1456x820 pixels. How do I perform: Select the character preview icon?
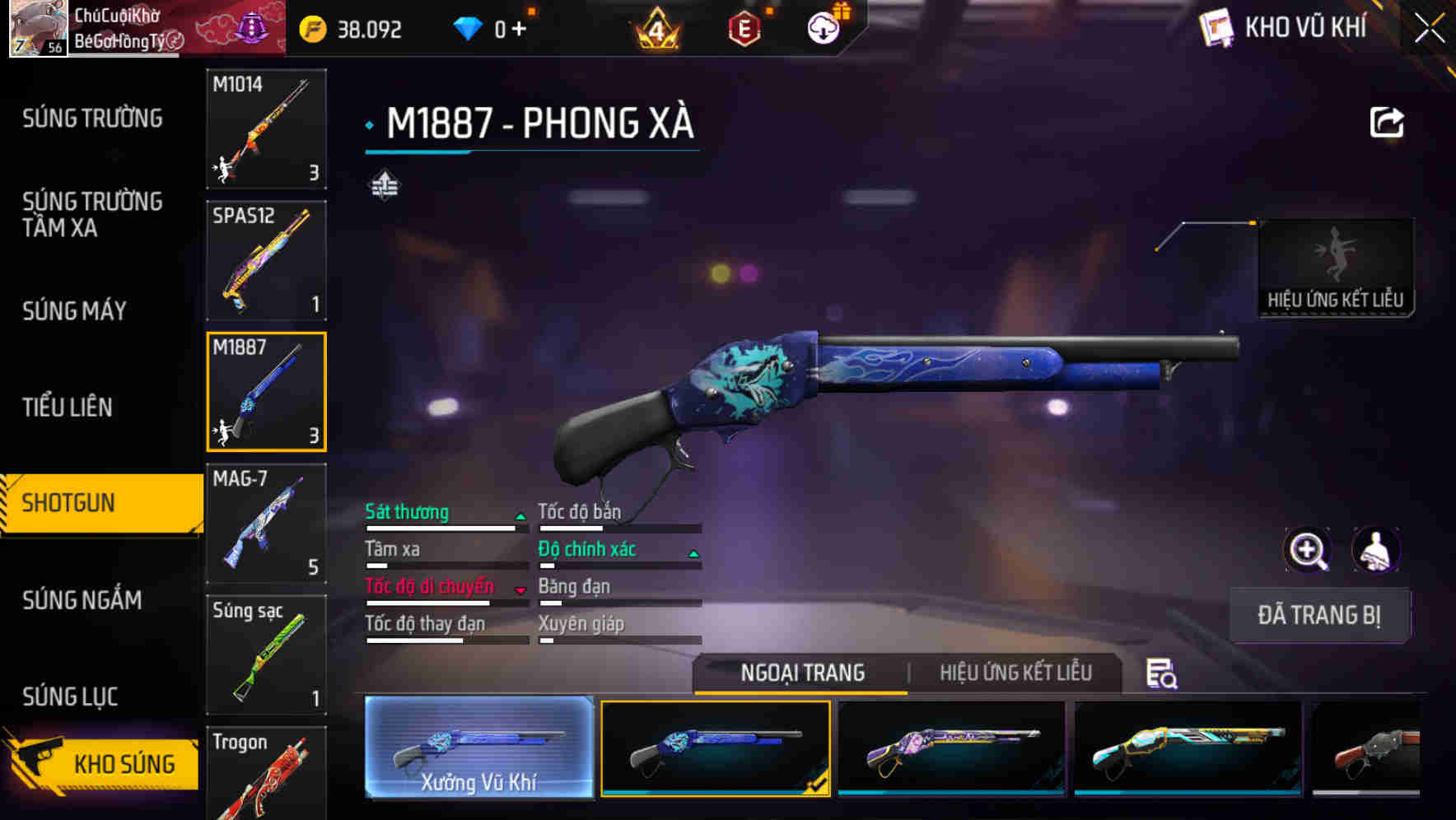click(x=1378, y=550)
